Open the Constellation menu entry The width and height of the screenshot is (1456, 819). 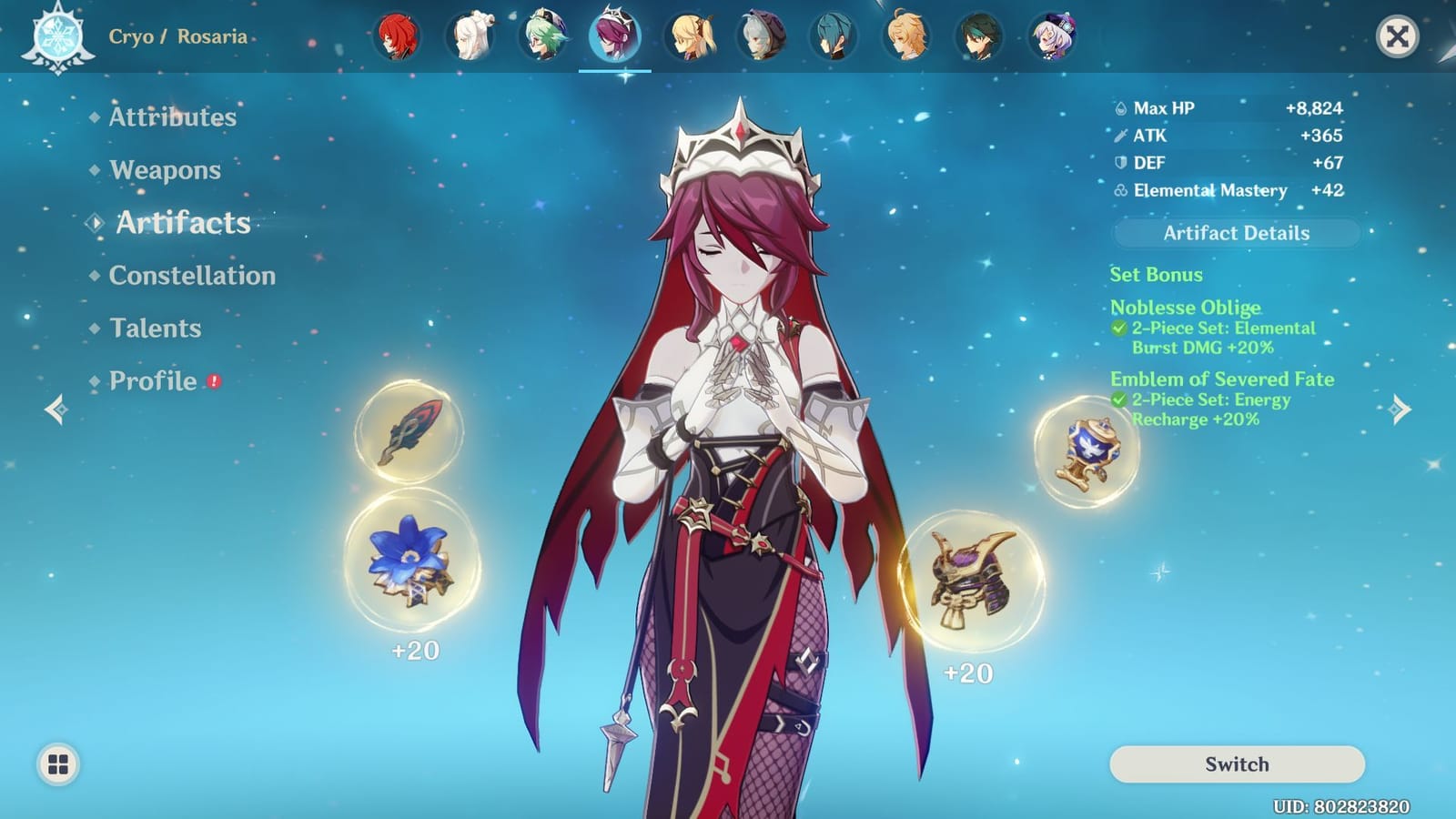point(192,276)
